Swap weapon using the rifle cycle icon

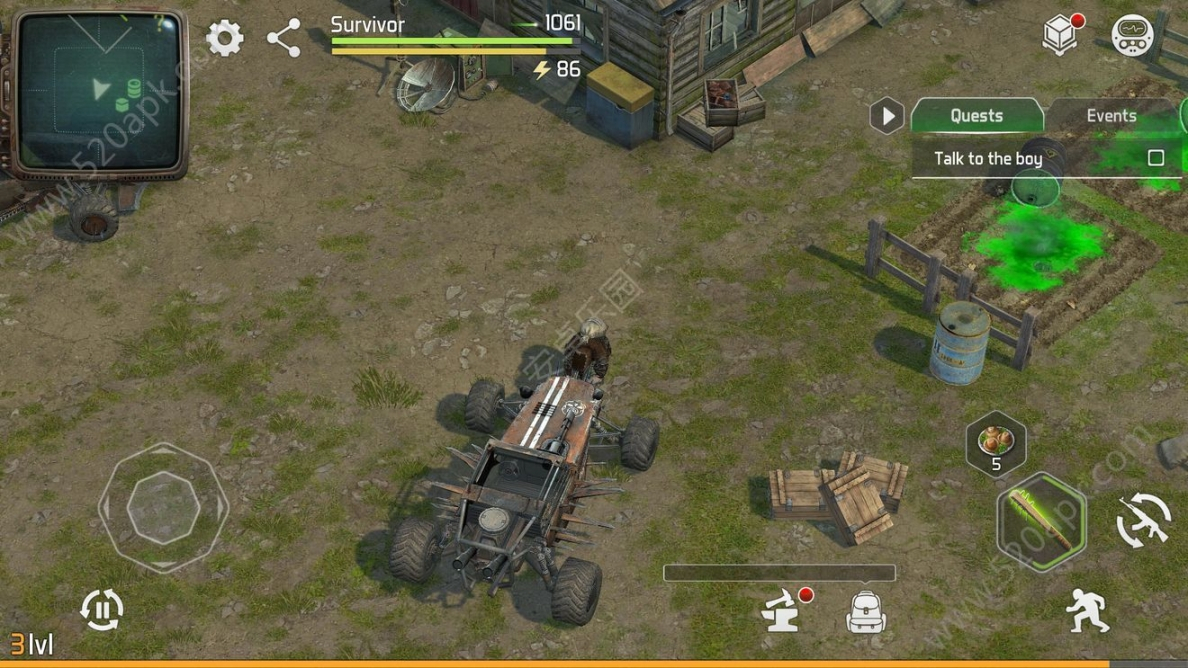[x=1143, y=521]
